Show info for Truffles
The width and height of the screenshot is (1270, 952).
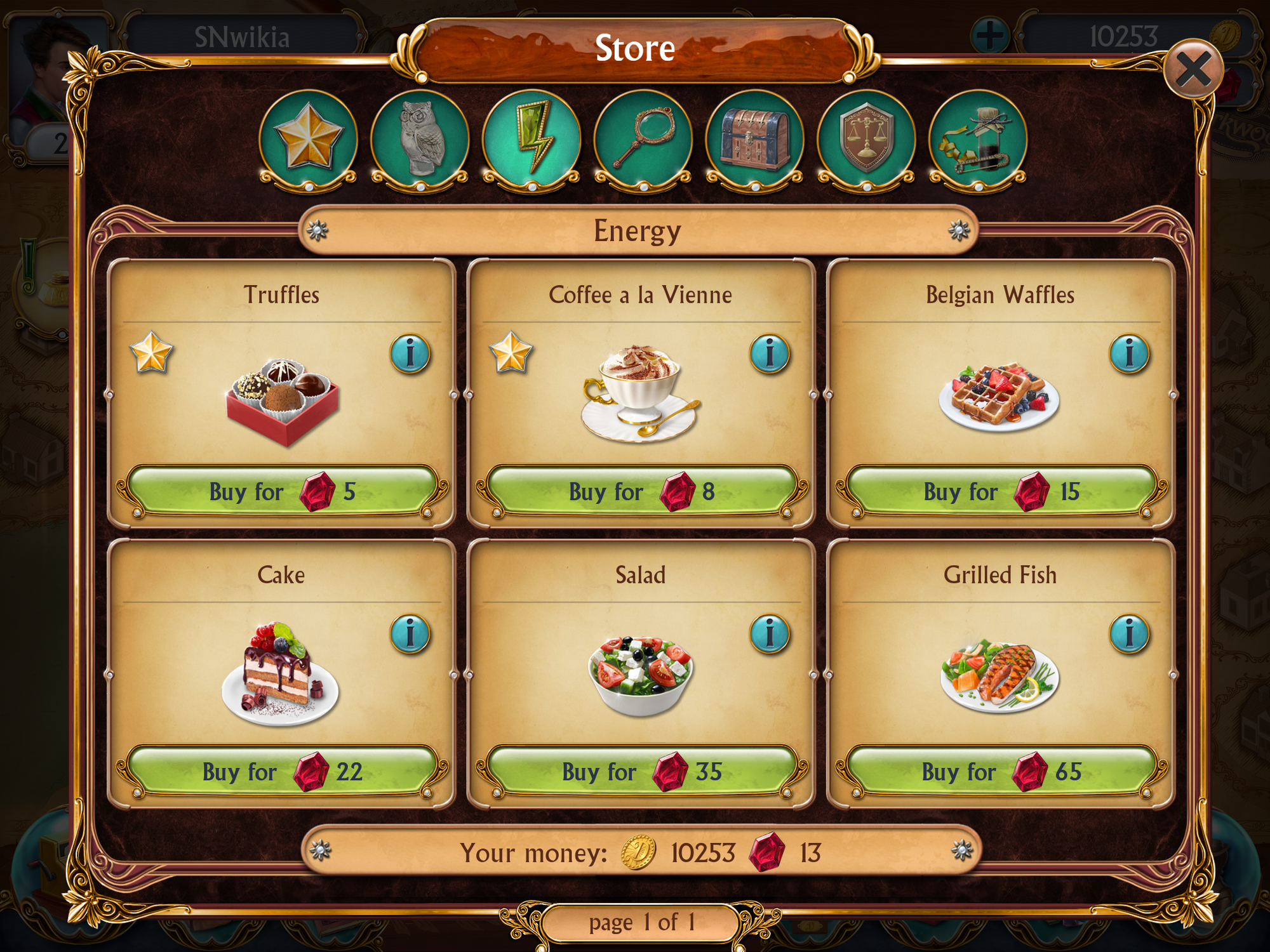coord(410,354)
